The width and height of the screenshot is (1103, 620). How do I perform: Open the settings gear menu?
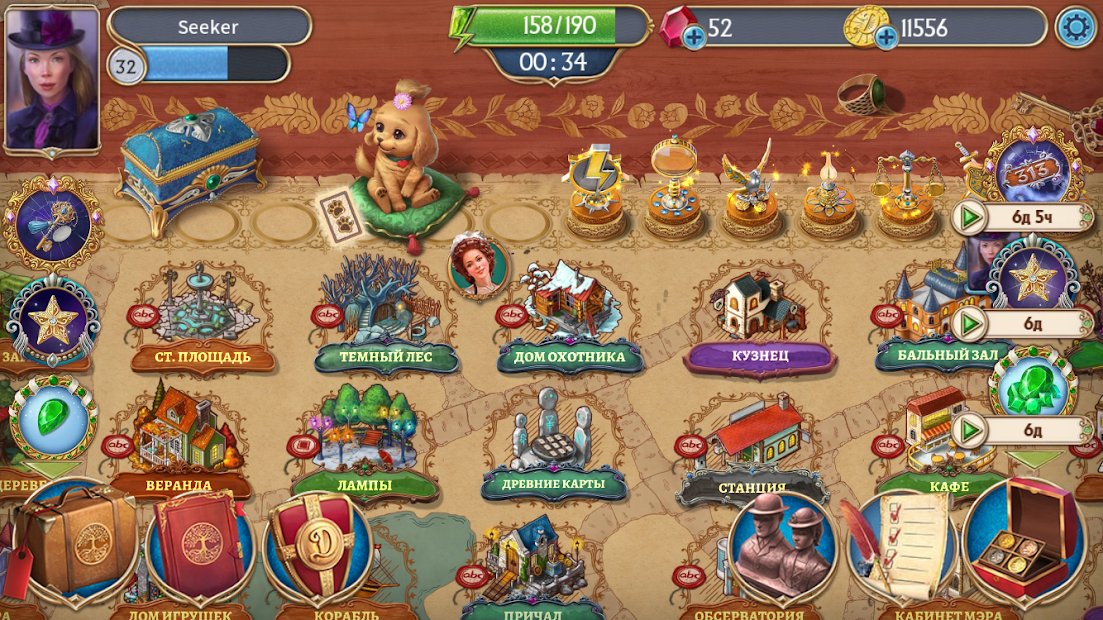(1076, 27)
